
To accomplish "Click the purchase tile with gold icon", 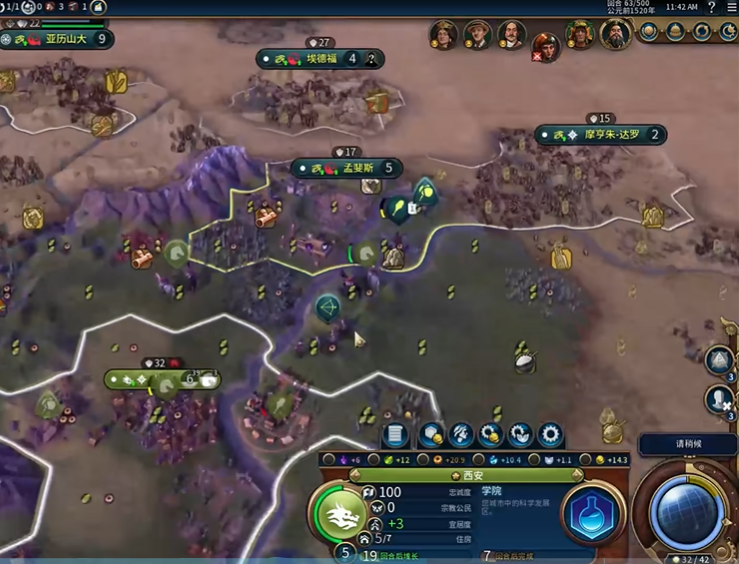I will (x=432, y=435).
